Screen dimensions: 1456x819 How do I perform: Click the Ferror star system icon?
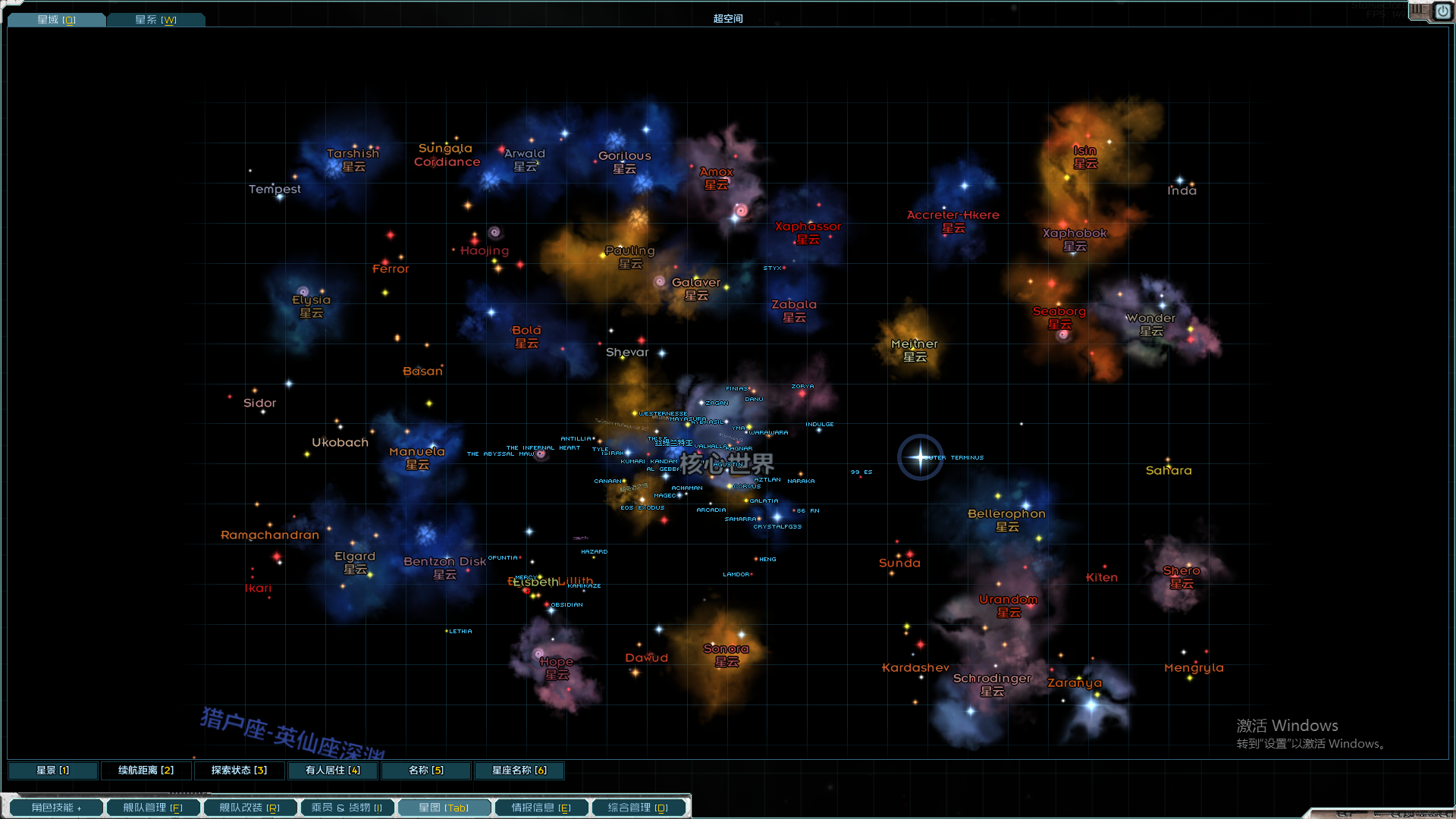point(391,268)
